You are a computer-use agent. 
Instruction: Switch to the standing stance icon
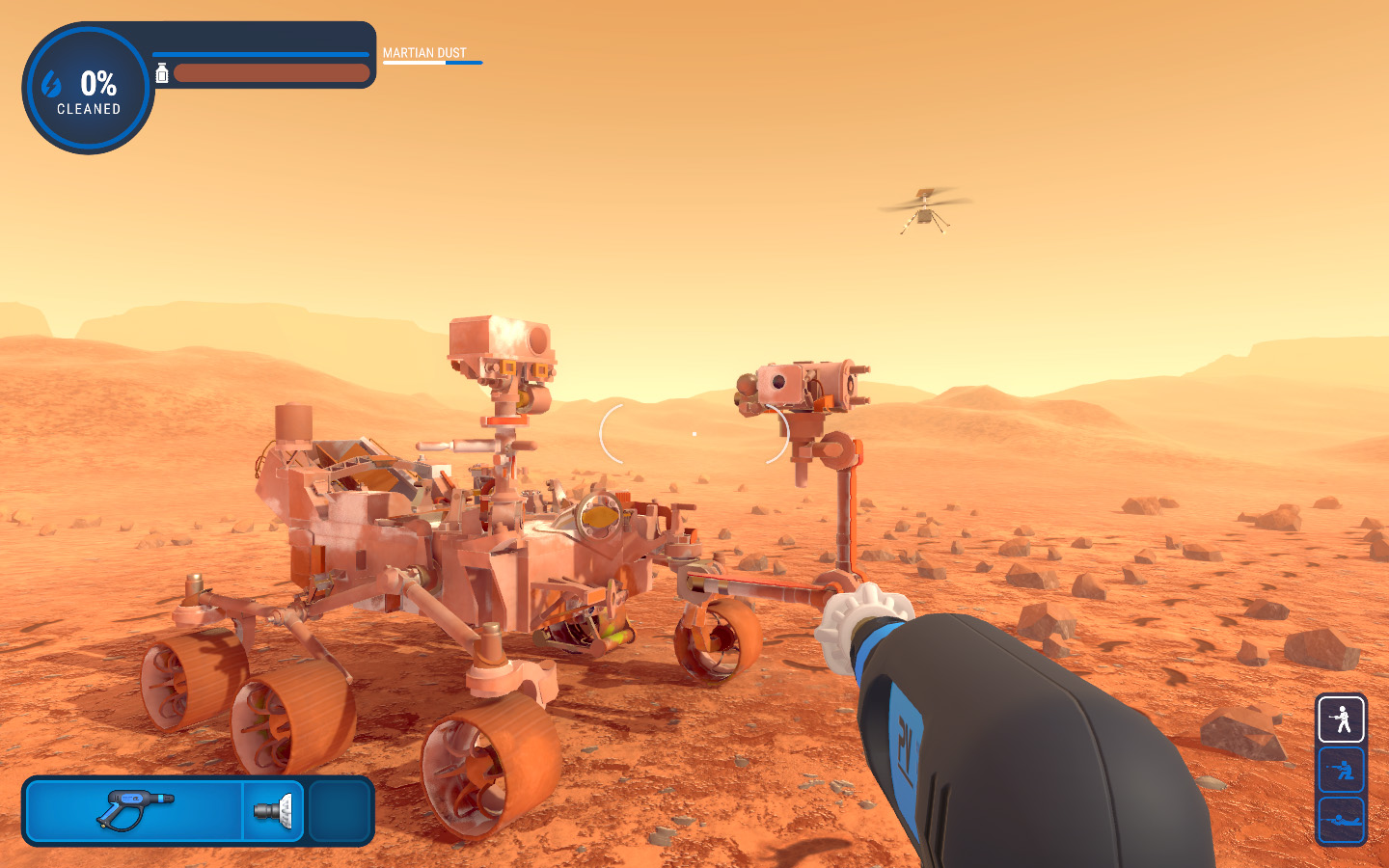point(1341,719)
